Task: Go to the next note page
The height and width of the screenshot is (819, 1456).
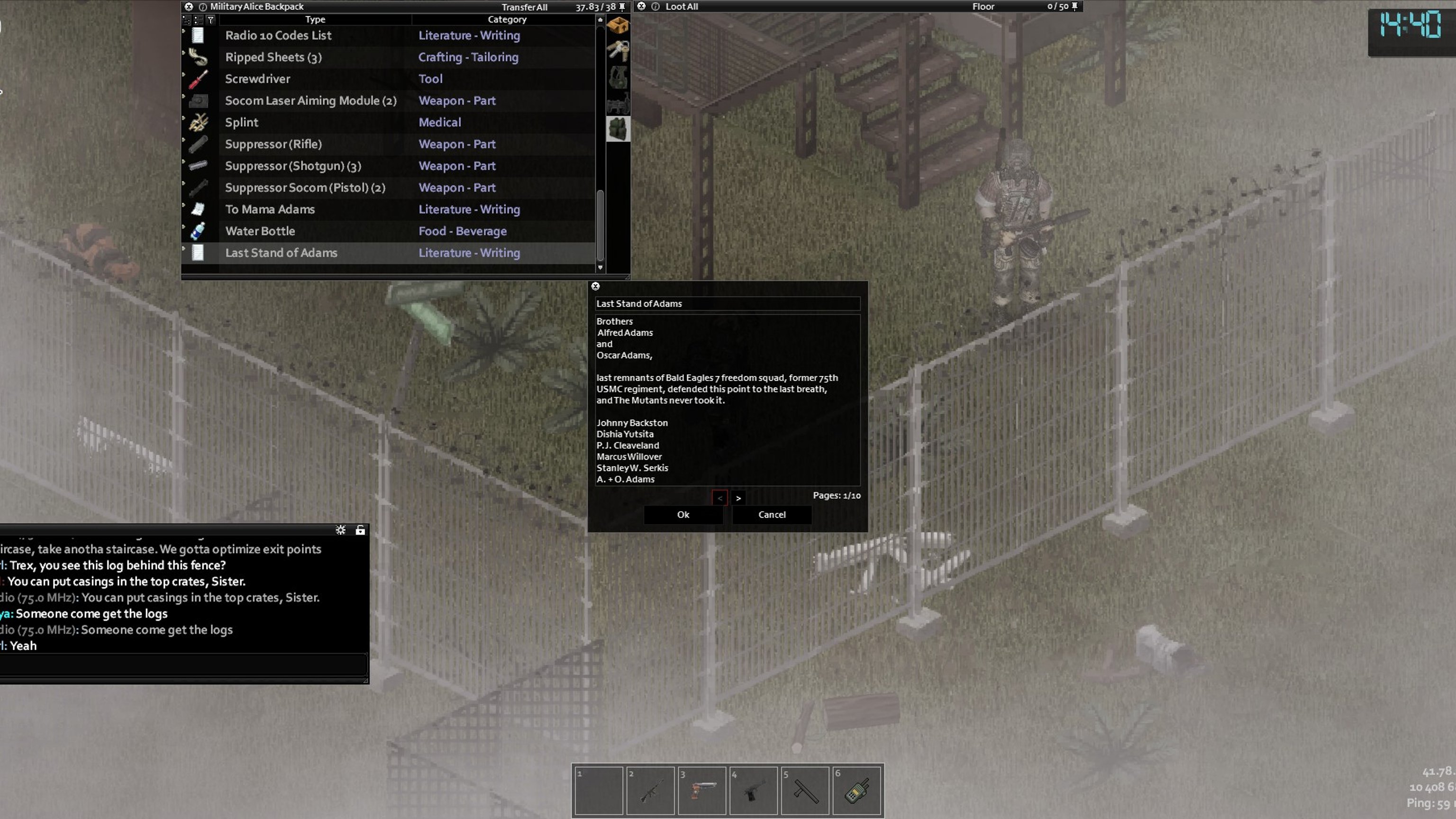Action: pyautogui.click(x=737, y=498)
